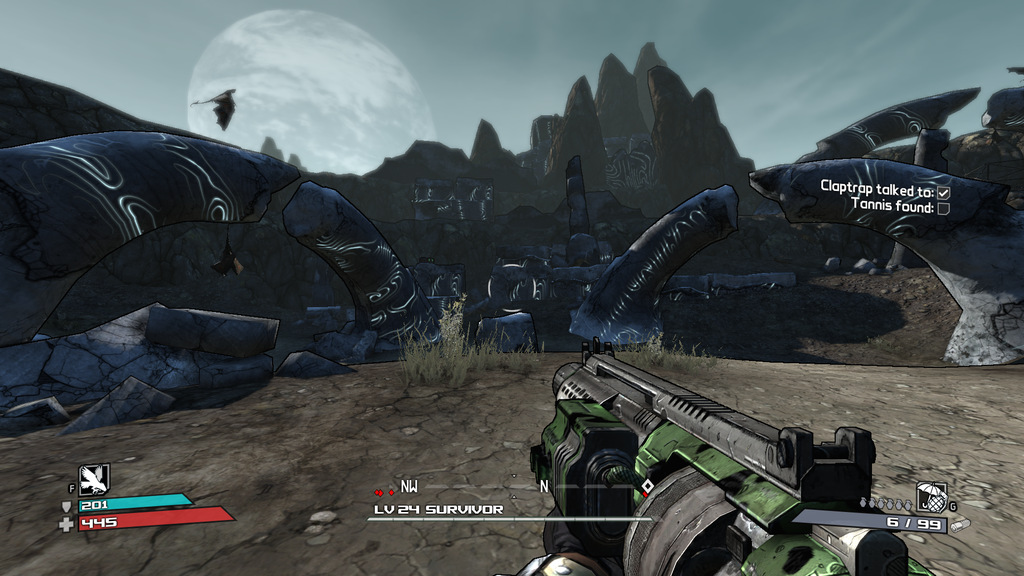The image size is (1024, 576).
Task: Click the diamond waypoint marker on compass
Action: tap(647, 487)
